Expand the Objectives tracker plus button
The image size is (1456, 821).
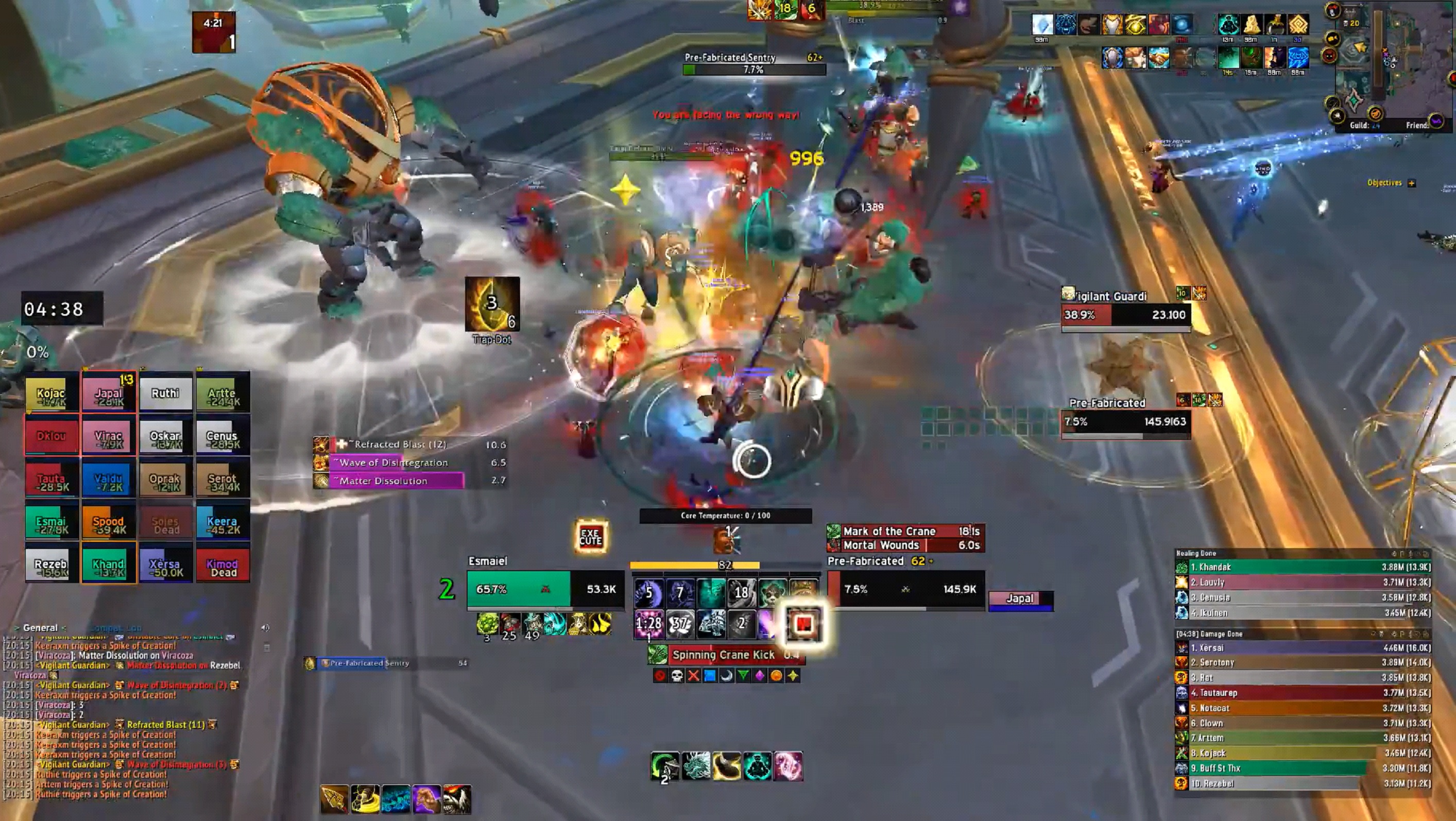pos(1411,183)
